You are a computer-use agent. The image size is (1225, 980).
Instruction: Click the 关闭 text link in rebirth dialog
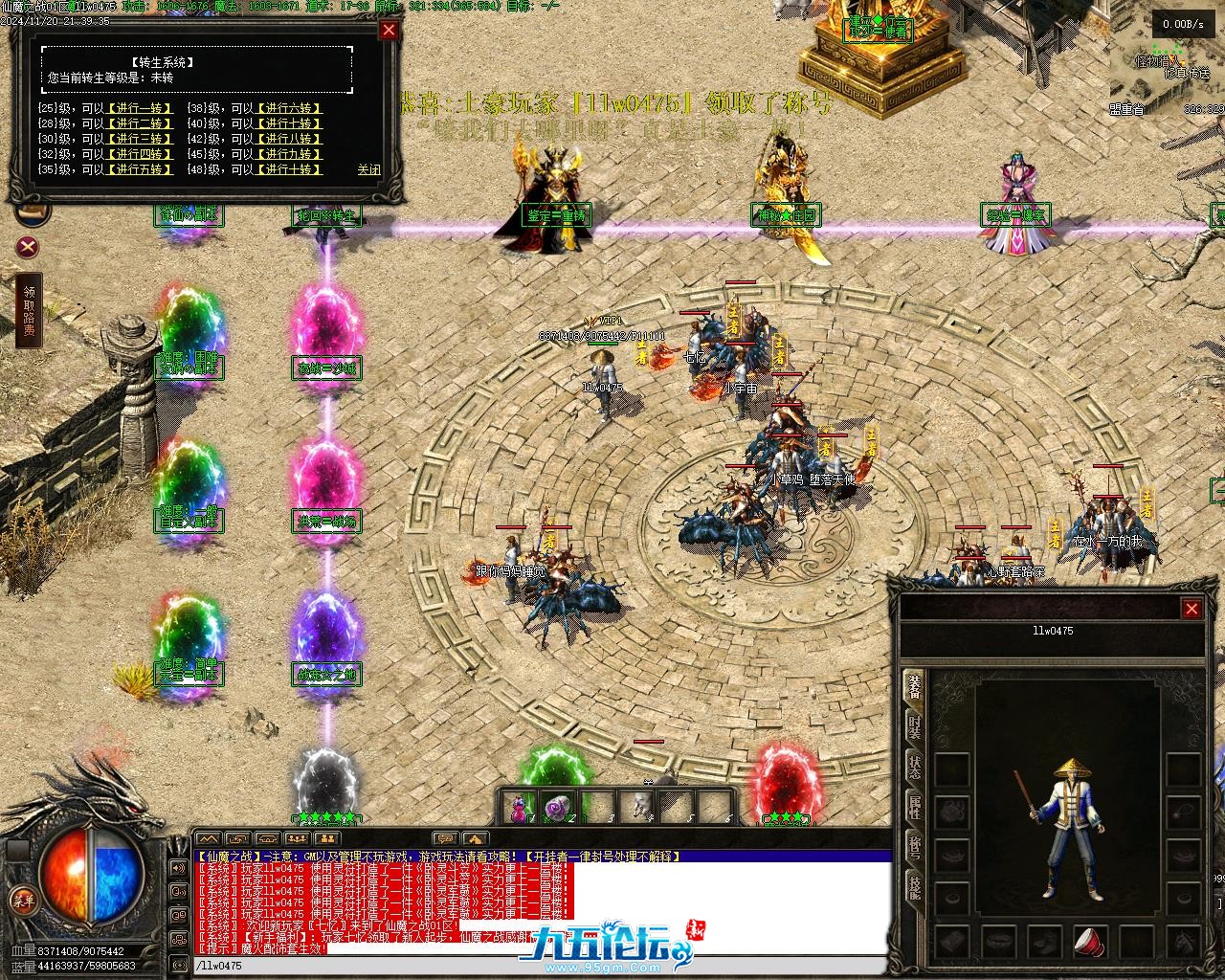pos(368,169)
